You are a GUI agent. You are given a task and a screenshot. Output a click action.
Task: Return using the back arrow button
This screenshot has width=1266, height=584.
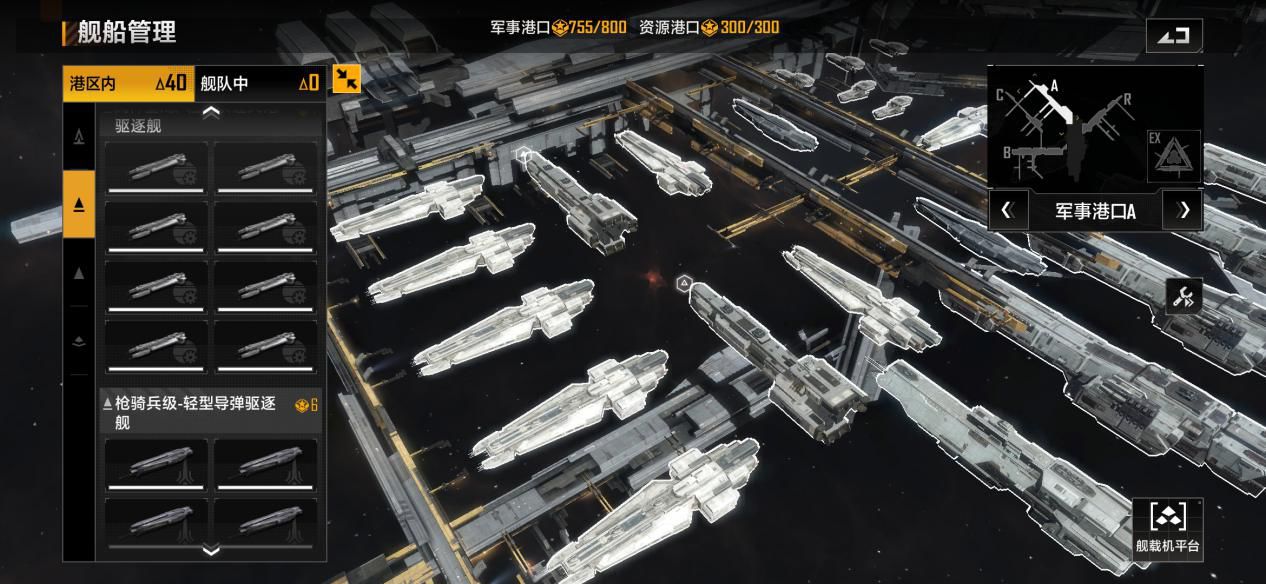[1174, 35]
